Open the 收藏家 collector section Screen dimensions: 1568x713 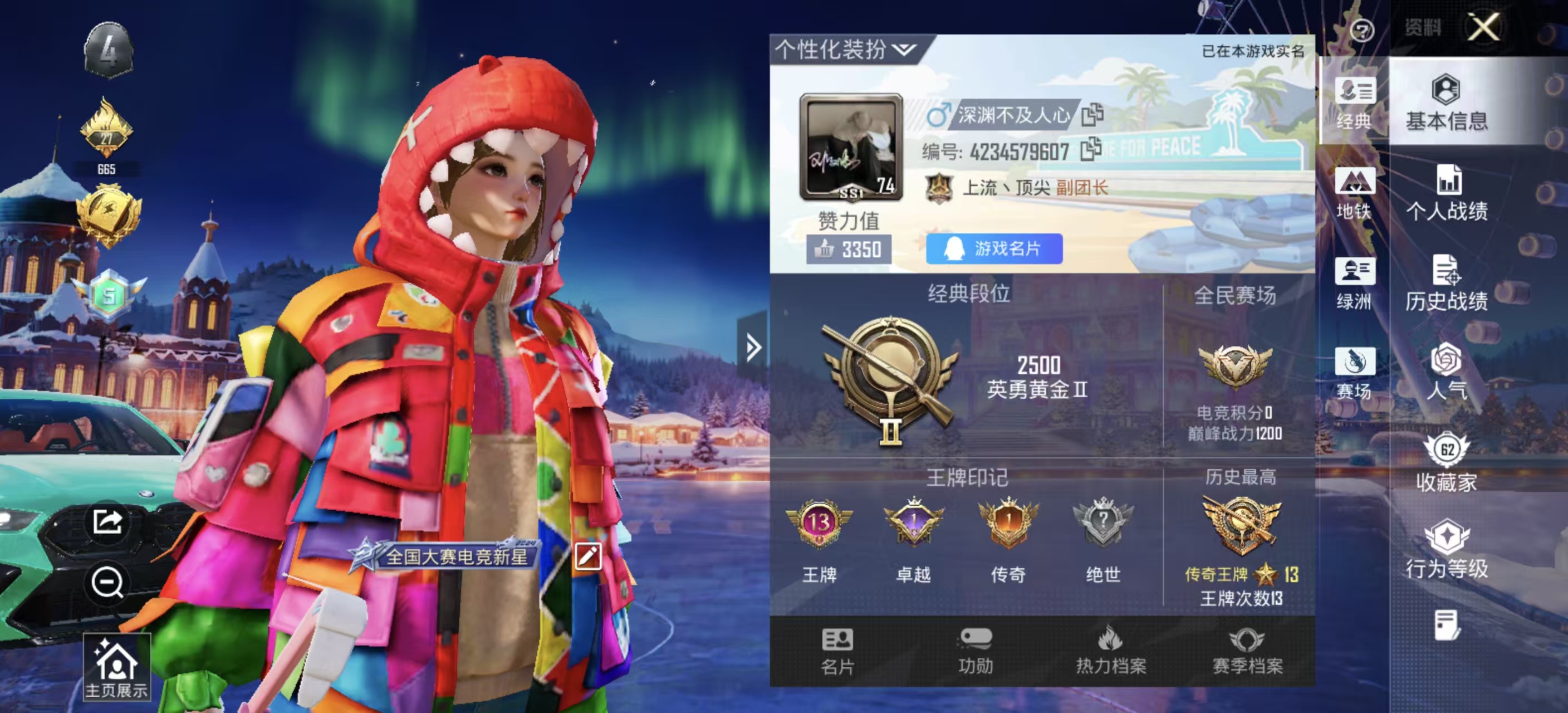tap(1446, 462)
